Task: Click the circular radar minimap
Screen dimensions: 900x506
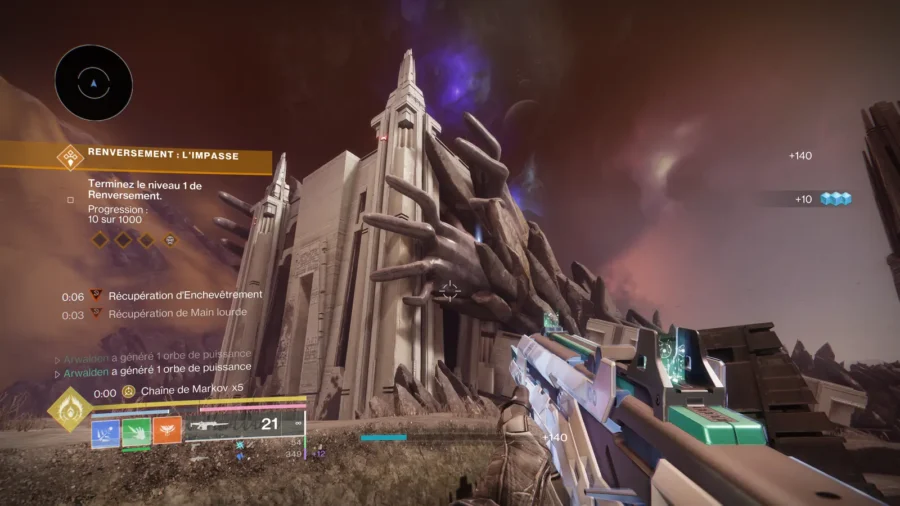Action: pos(93,83)
